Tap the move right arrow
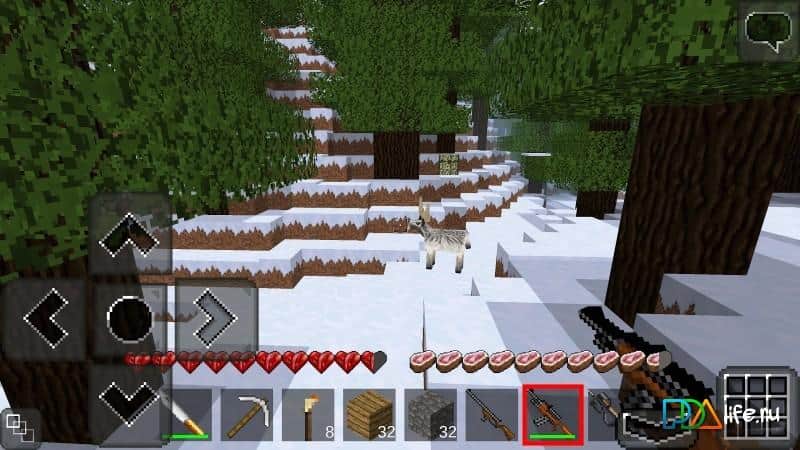 coord(213,319)
